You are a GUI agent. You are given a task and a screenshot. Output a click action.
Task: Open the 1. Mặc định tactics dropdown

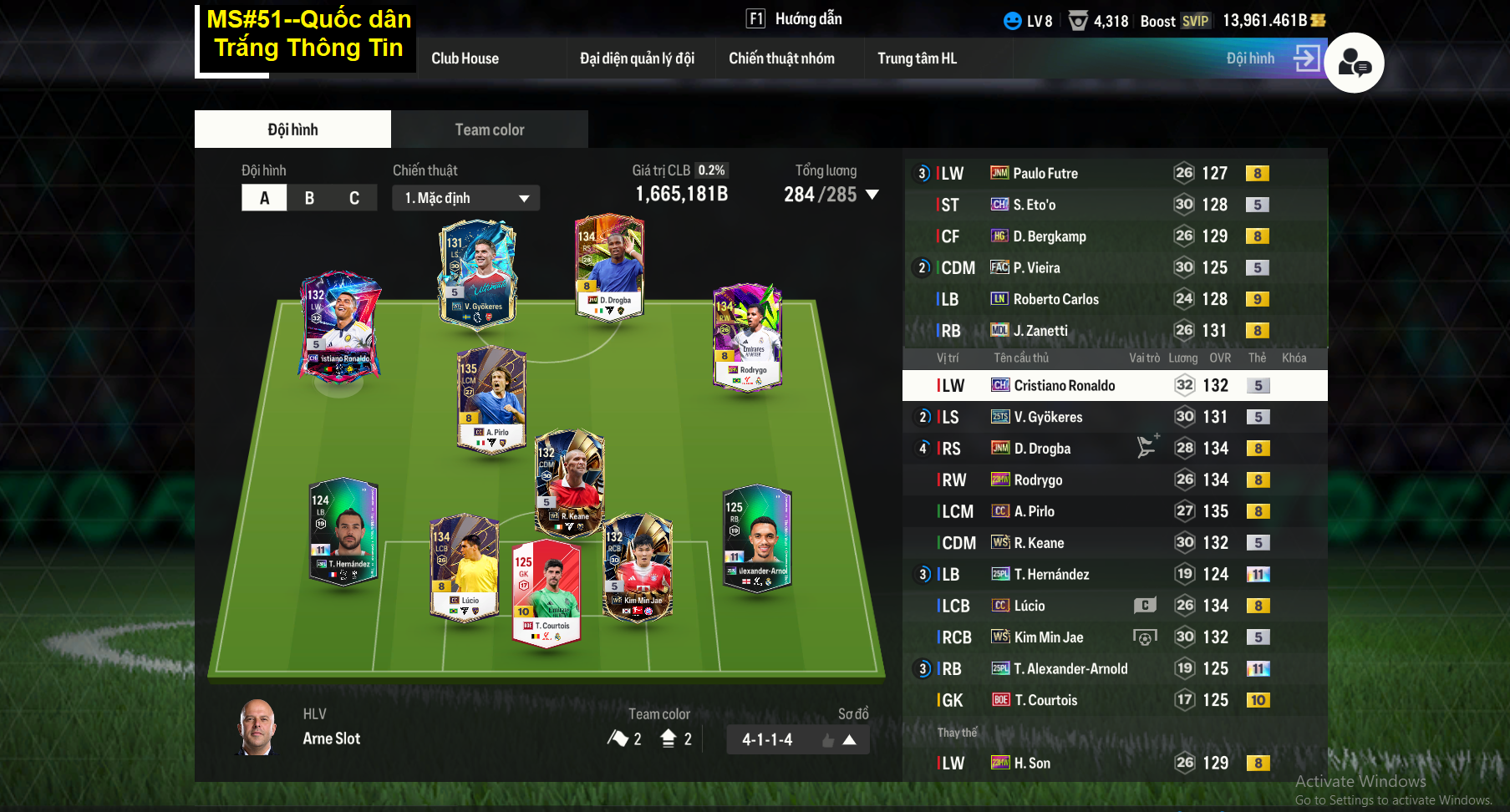point(465,198)
